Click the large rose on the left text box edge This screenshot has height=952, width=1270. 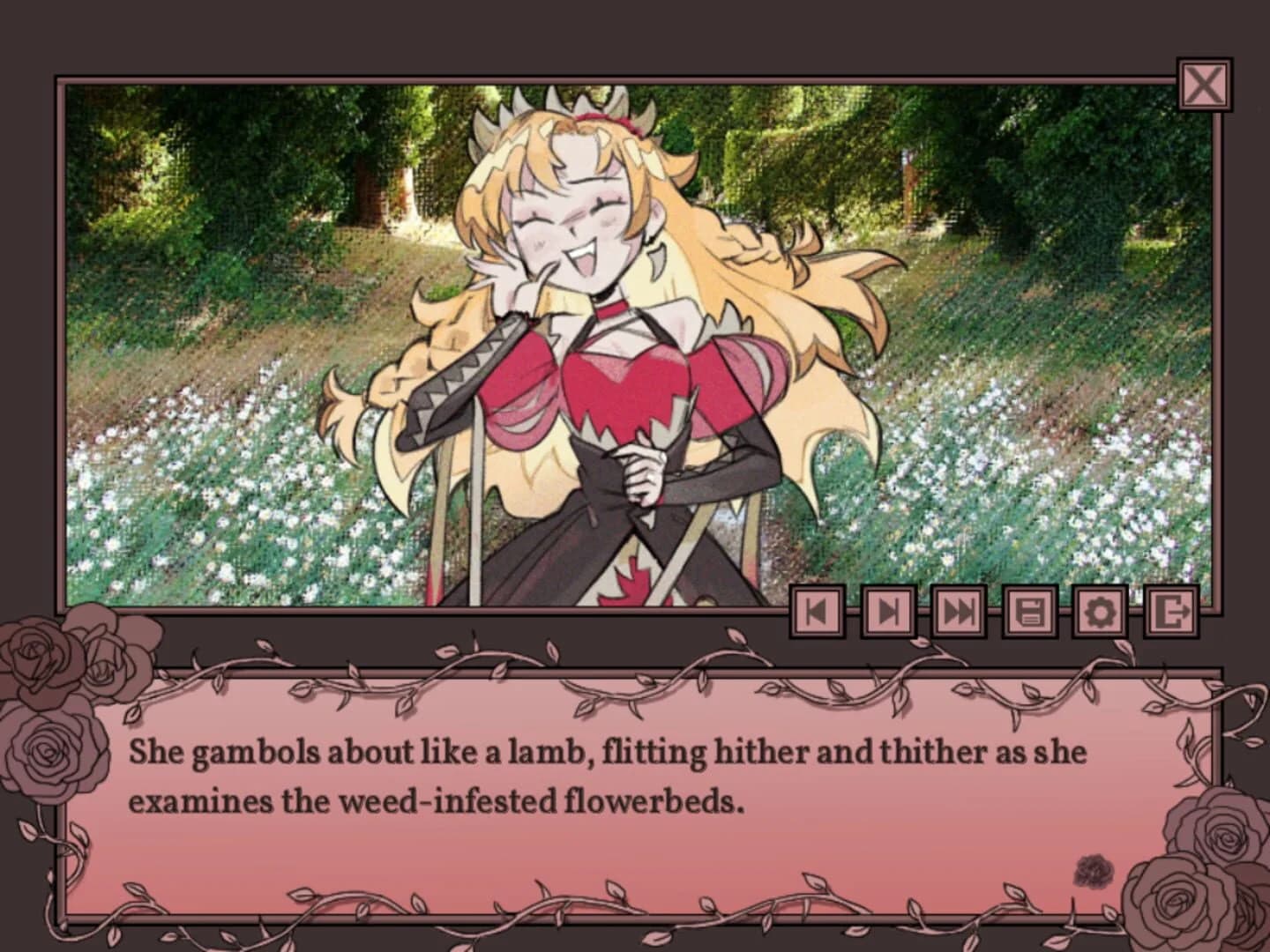tap(53, 758)
